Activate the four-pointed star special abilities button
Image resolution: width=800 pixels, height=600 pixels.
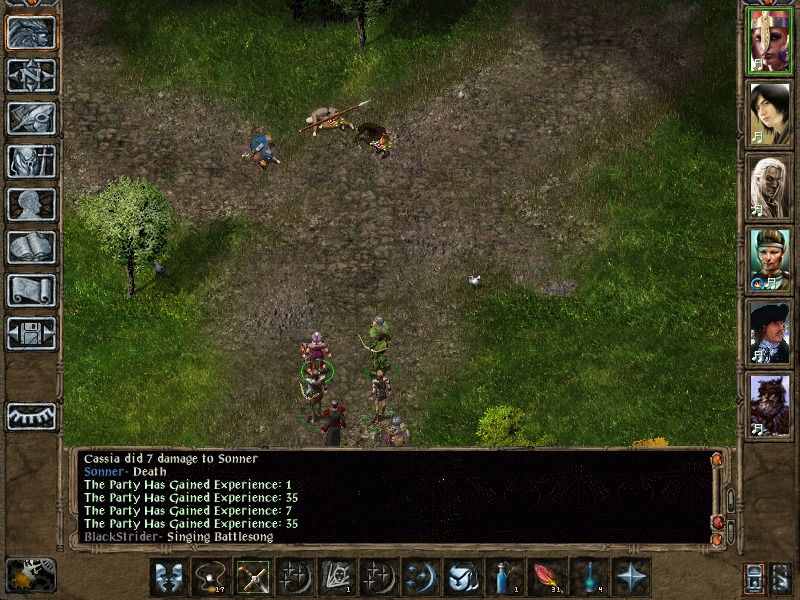coord(631,577)
